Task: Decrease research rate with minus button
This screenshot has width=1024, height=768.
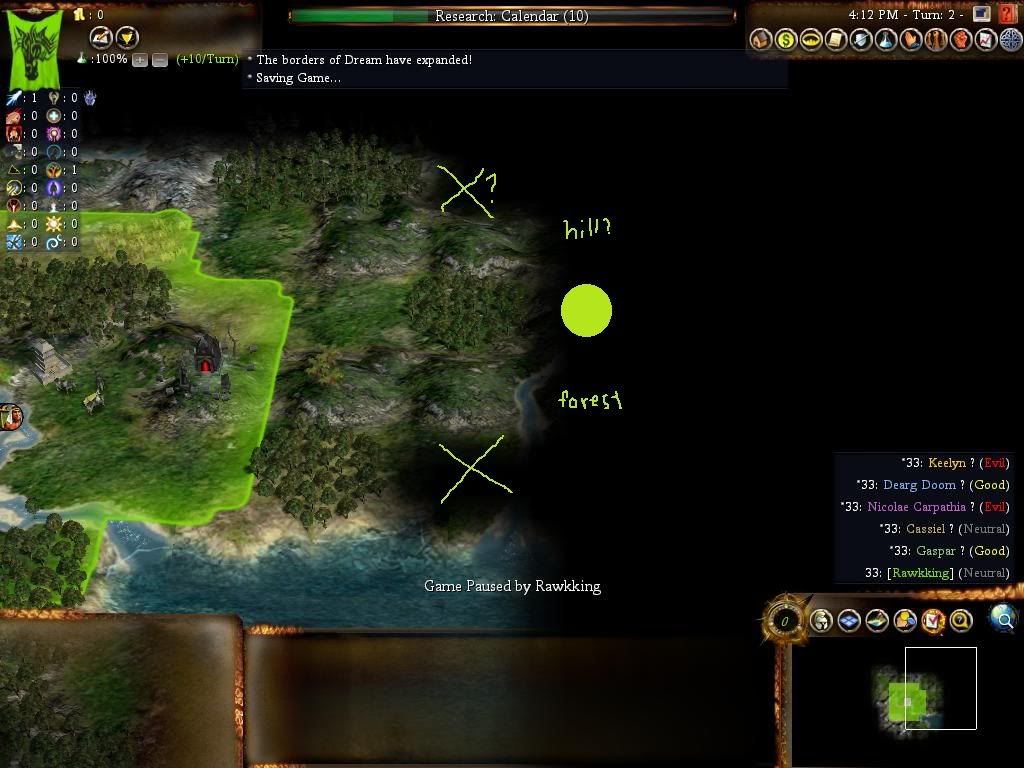Action: click(x=160, y=60)
